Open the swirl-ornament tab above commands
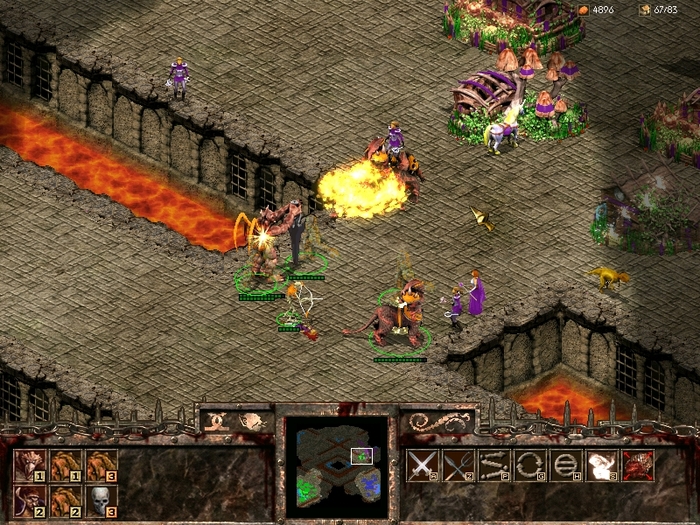700x525 pixels. tap(438, 421)
